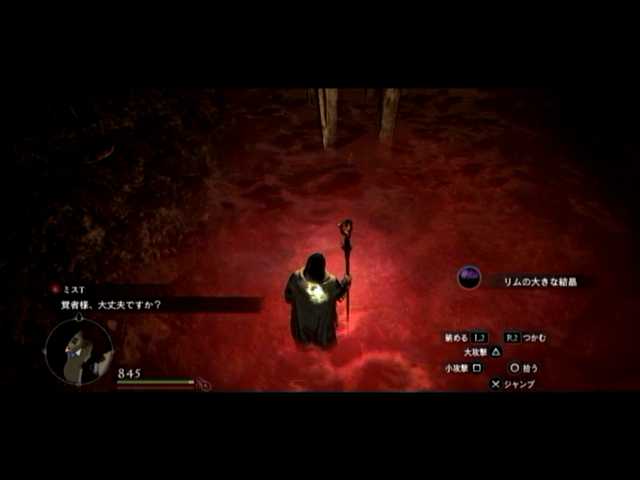Select the purple rift crystal icon
640x480 pixels.
pos(469,278)
